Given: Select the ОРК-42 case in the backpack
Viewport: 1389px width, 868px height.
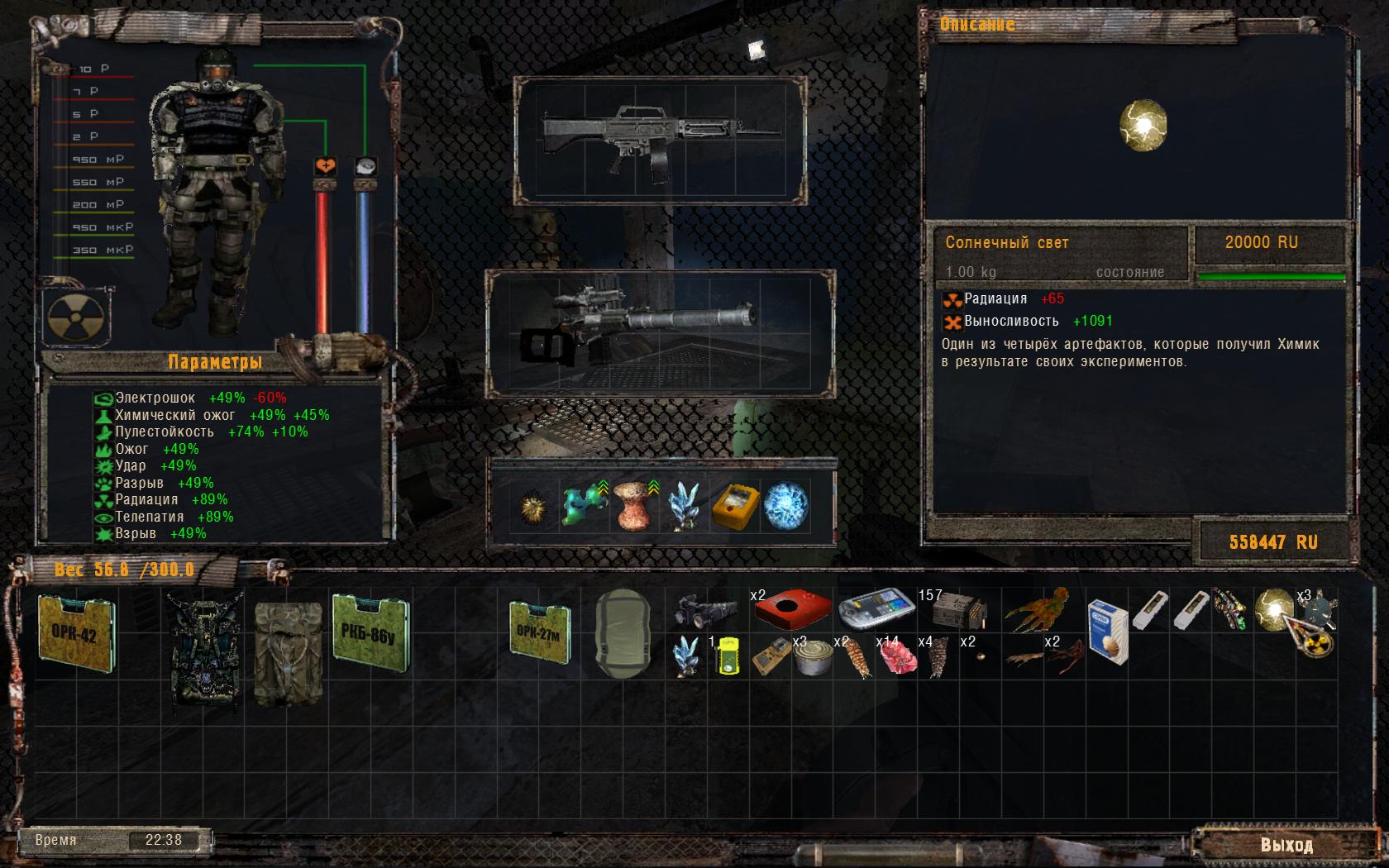Looking at the screenshot, I should [x=76, y=632].
